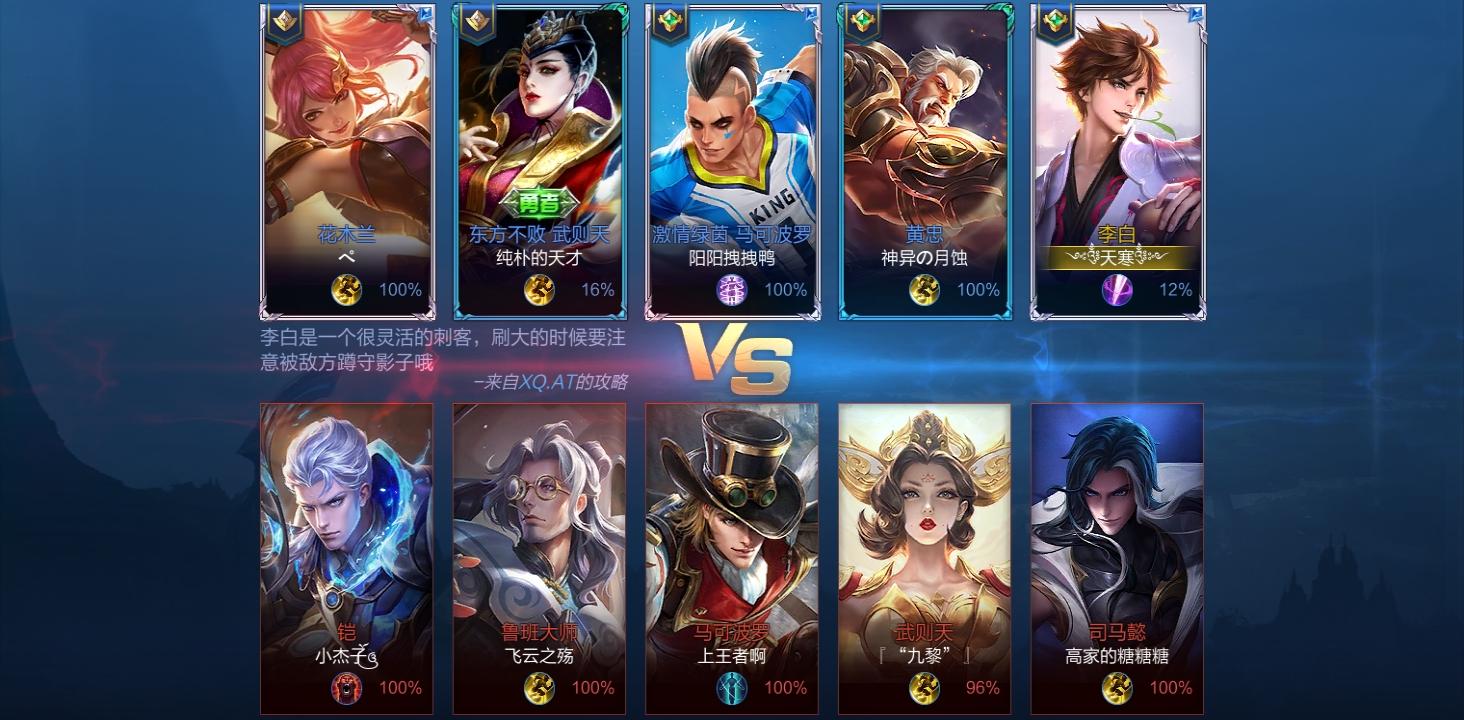Open the 天寒 skin banner under 李白

click(x=1116, y=259)
